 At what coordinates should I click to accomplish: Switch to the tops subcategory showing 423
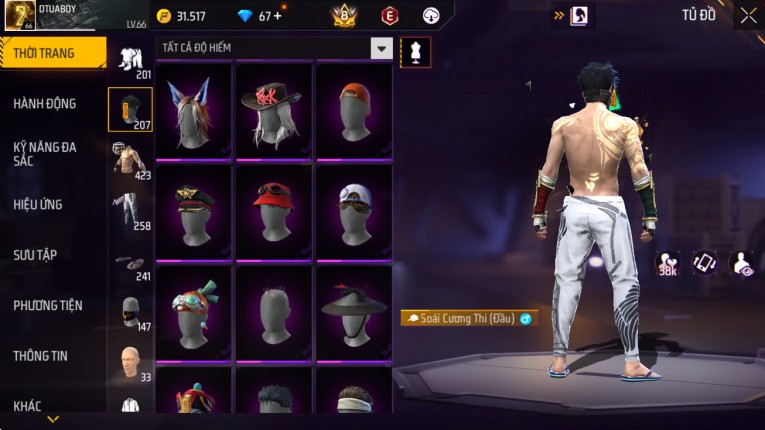[x=130, y=160]
